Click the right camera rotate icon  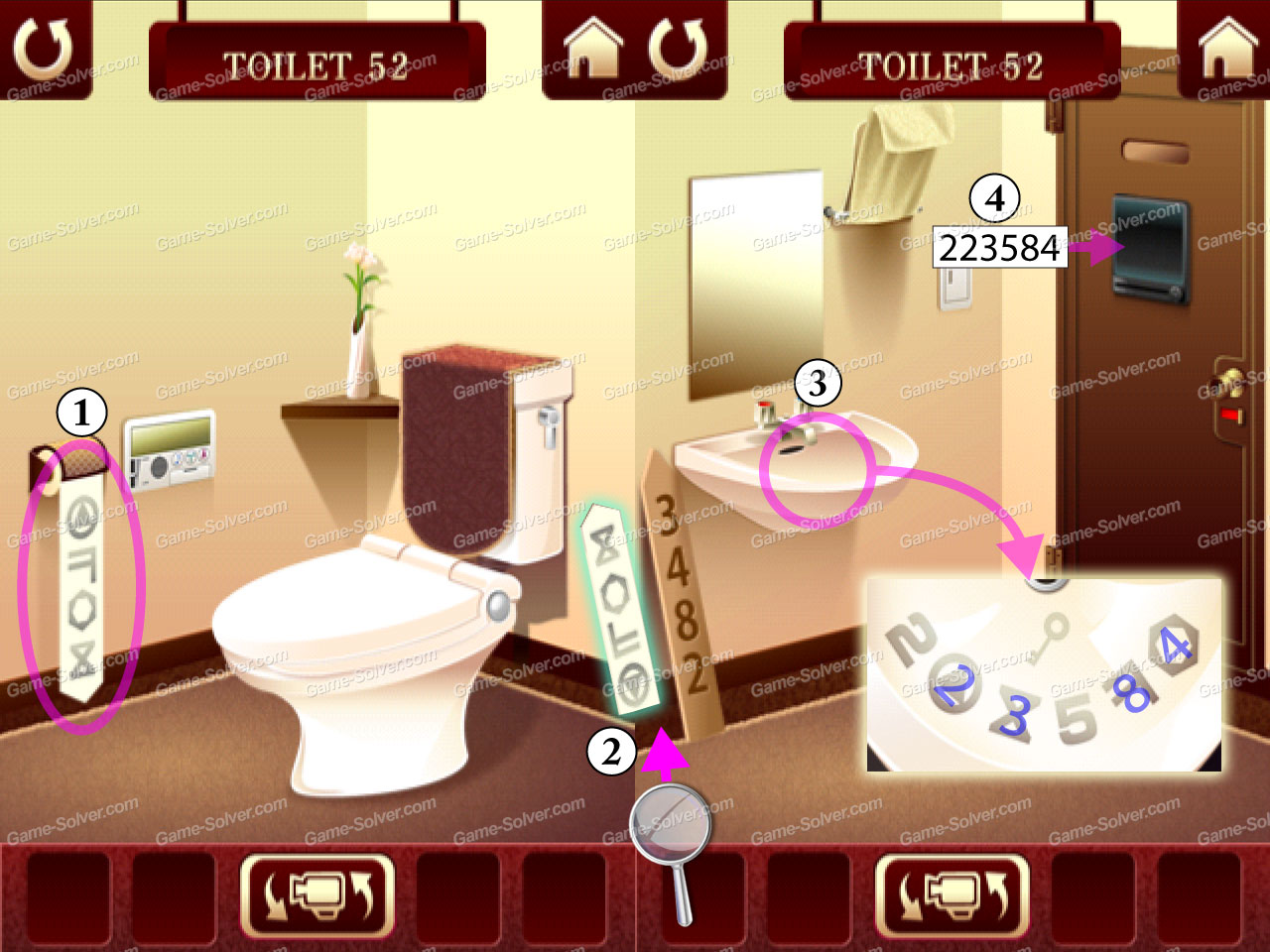click(x=953, y=897)
